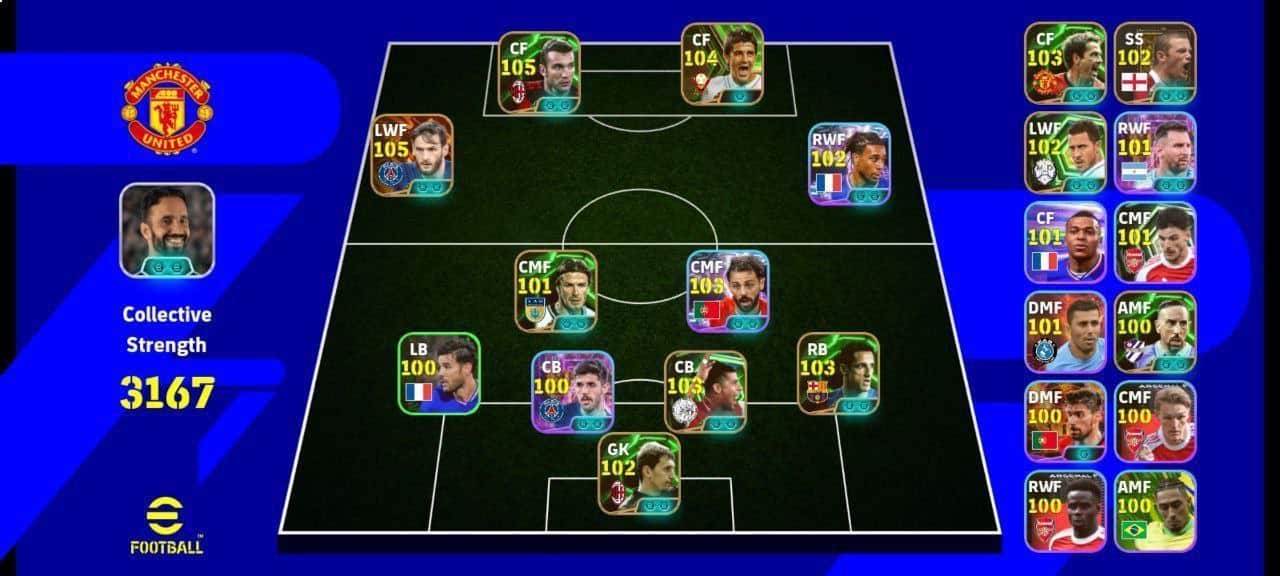Select the CF 101 France substitute card
This screenshot has height=576, width=1280.
[x=1065, y=243]
